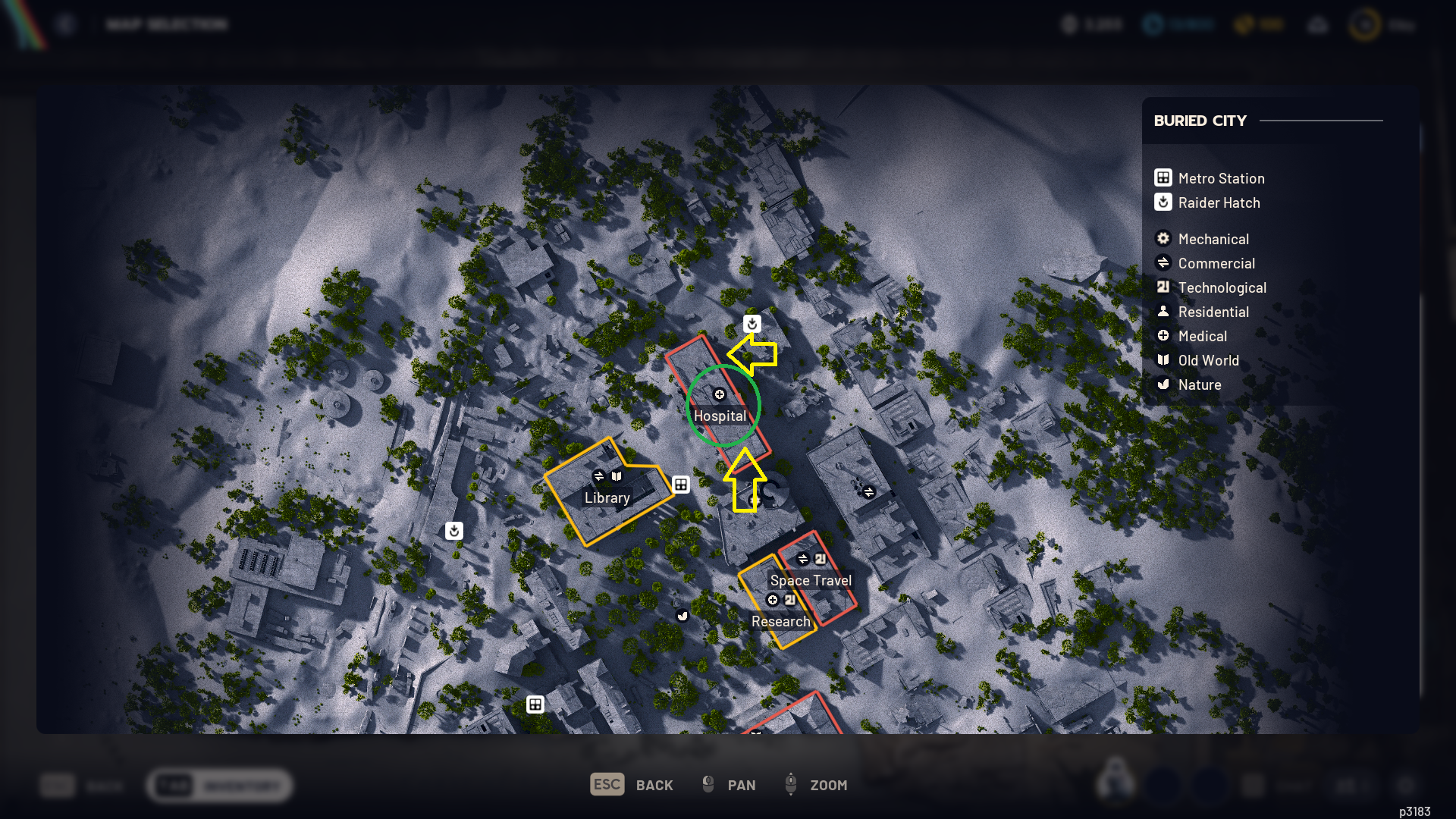Open the Metro Station icon beside the Library
The width and height of the screenshot is (1456, 819).
(x=680, y=485)
